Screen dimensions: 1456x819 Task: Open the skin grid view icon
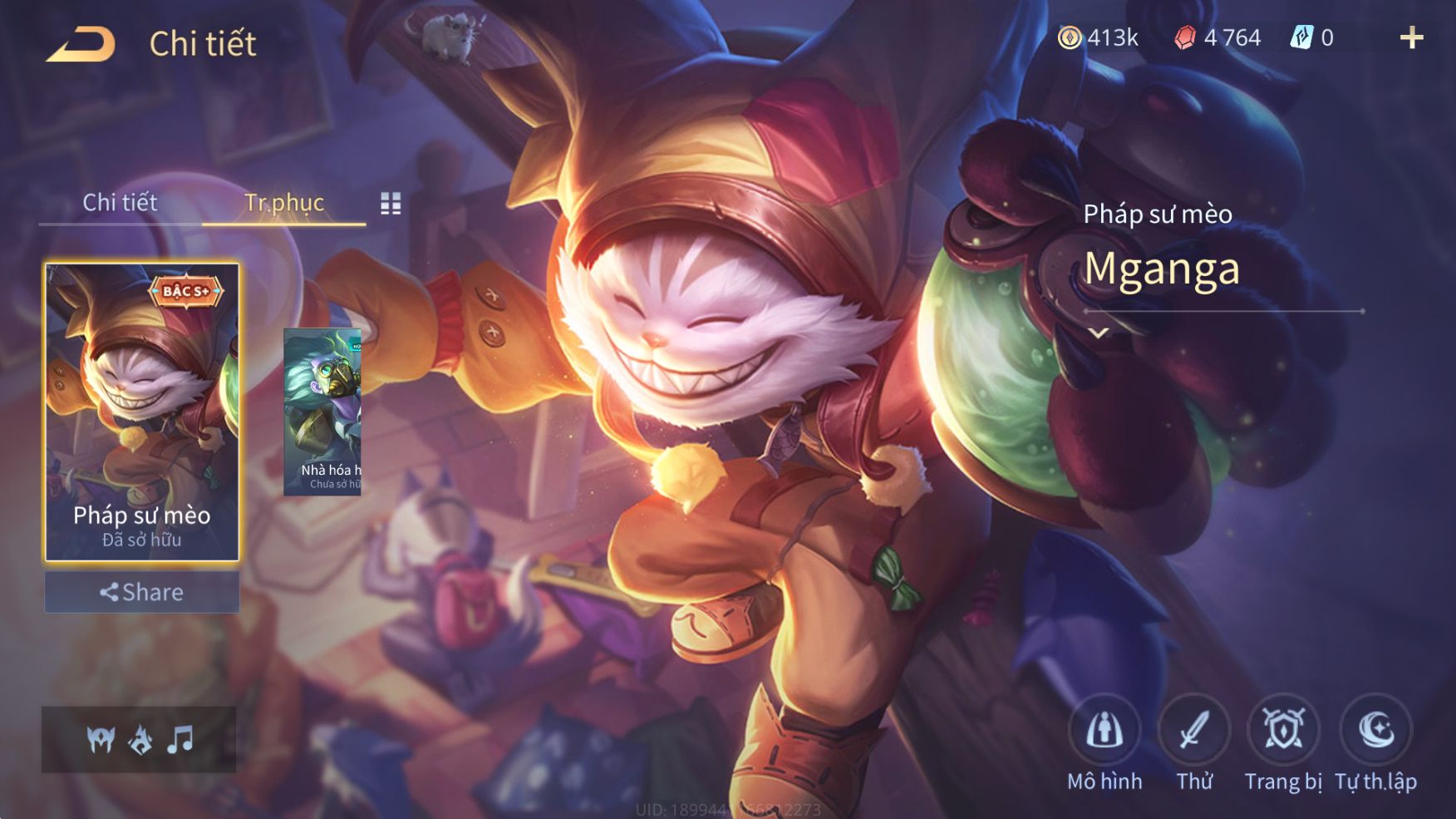pyautogui.click(x=391, y=203)
